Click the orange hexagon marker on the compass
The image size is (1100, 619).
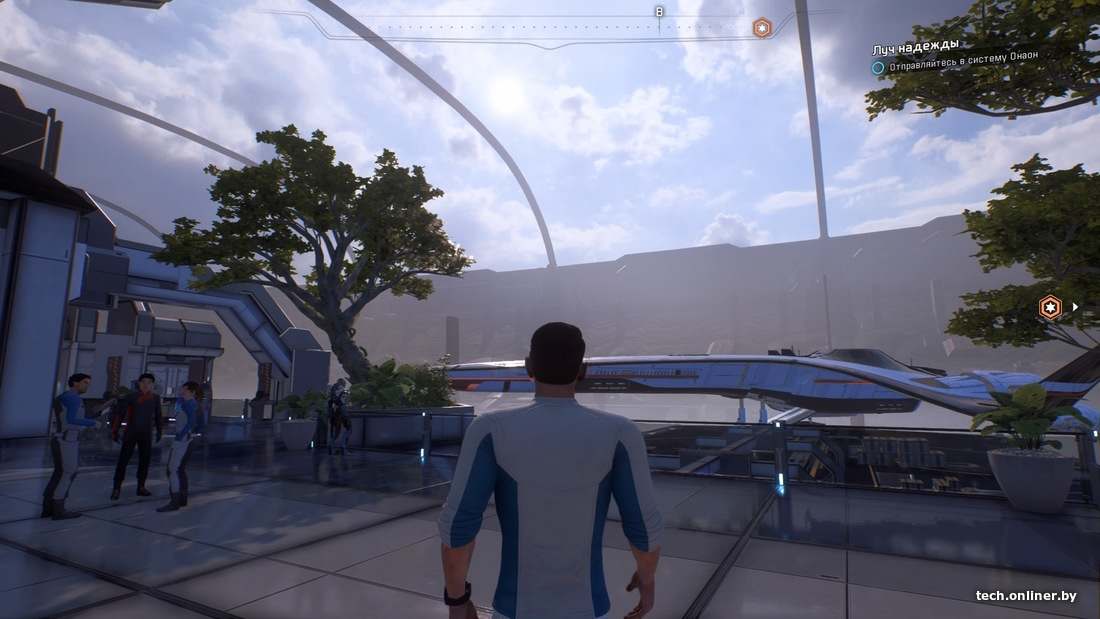(x=762, y=28)
